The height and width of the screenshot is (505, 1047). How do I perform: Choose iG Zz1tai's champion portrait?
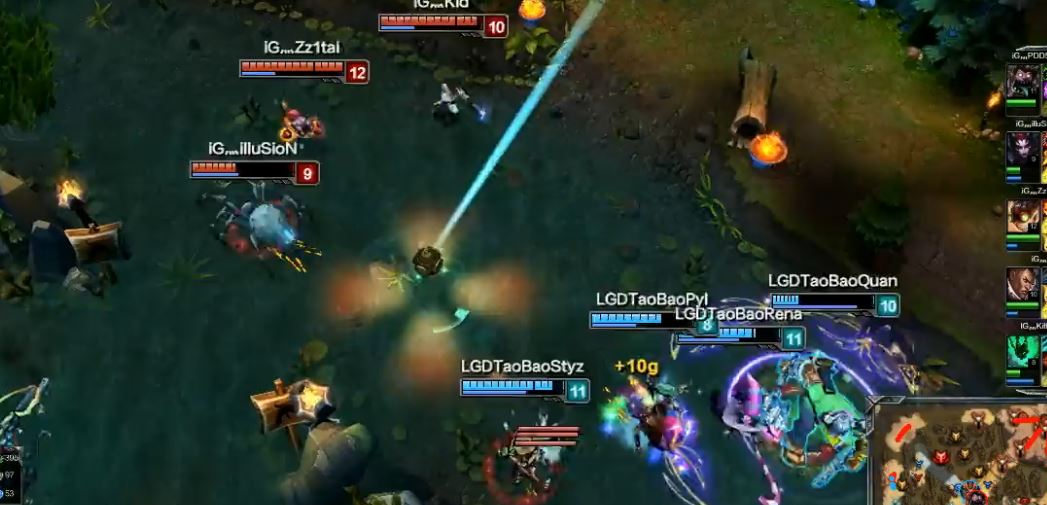click(1022, 216)
